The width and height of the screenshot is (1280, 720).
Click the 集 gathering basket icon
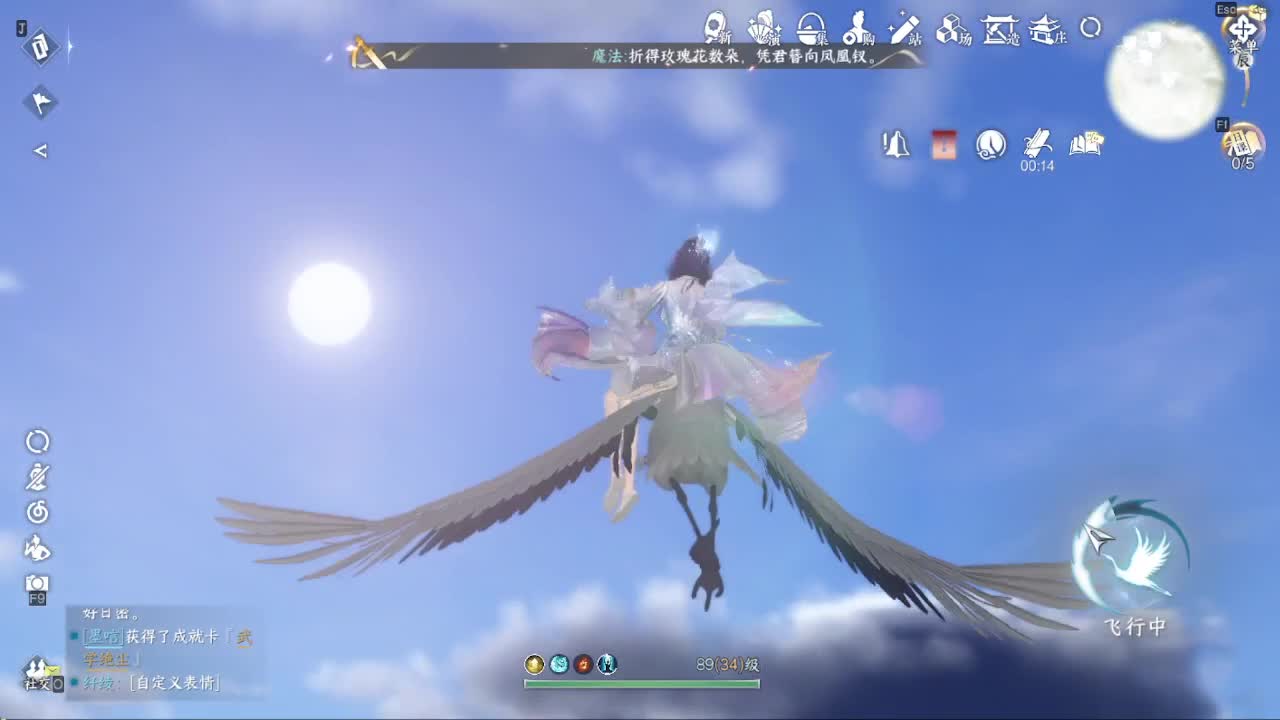[810, 28]
